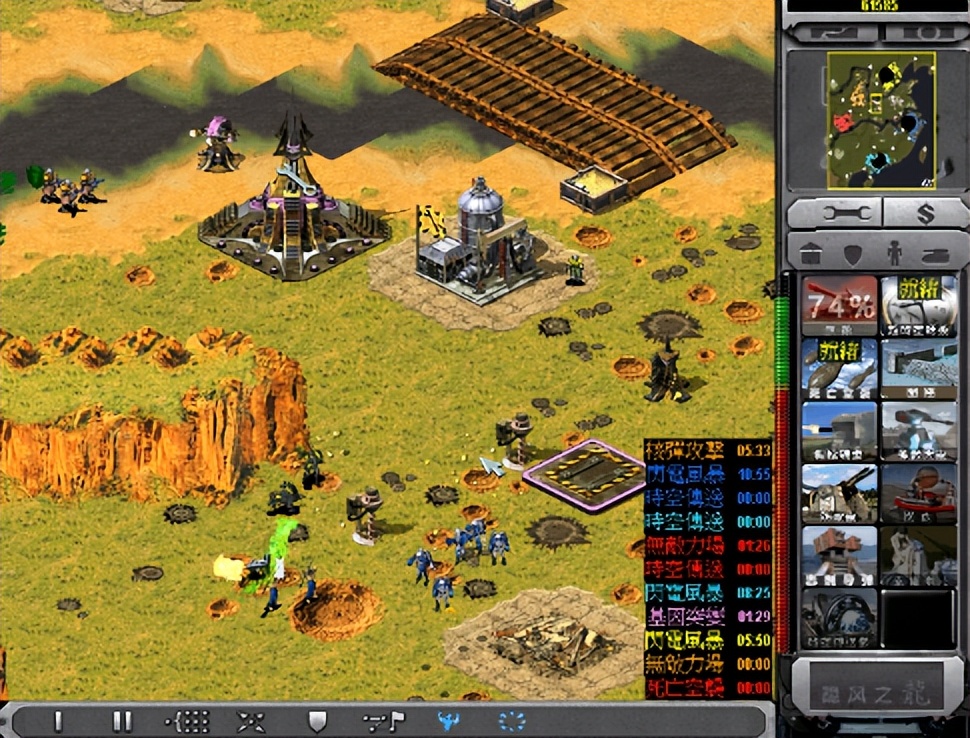Place a beacon using the flag button

(383, 720)
